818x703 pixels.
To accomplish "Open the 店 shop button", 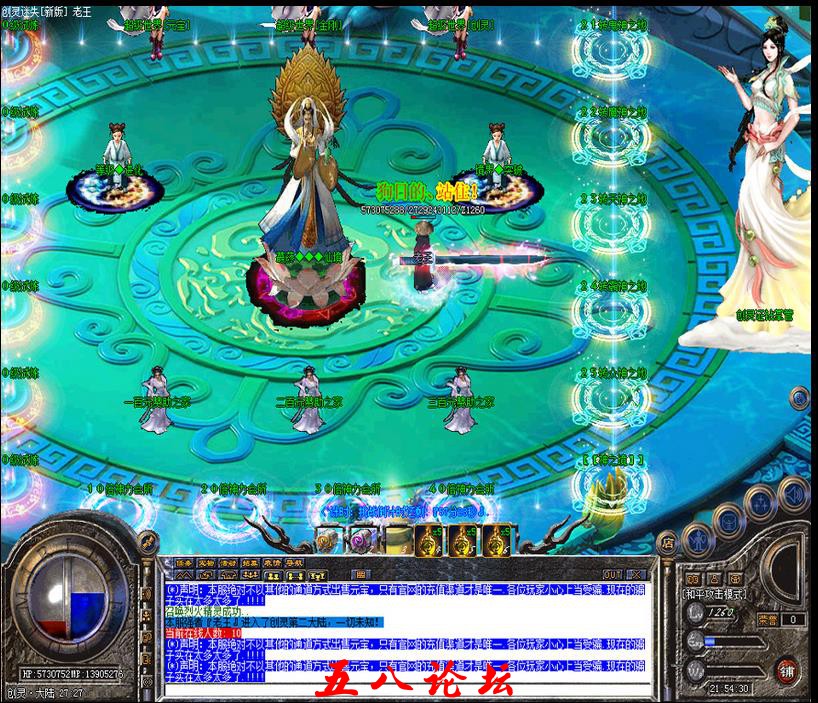I will tap(668, 541).
